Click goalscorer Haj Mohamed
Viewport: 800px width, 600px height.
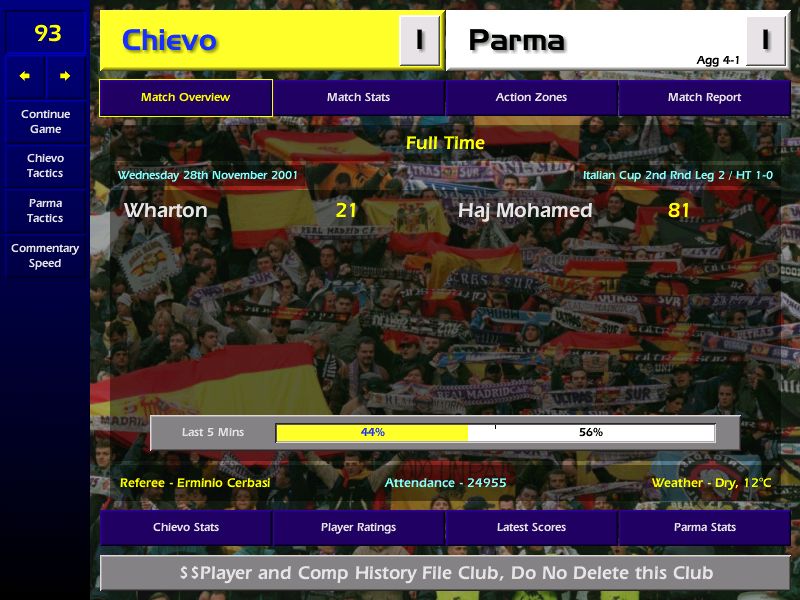[x=525, y=211]
